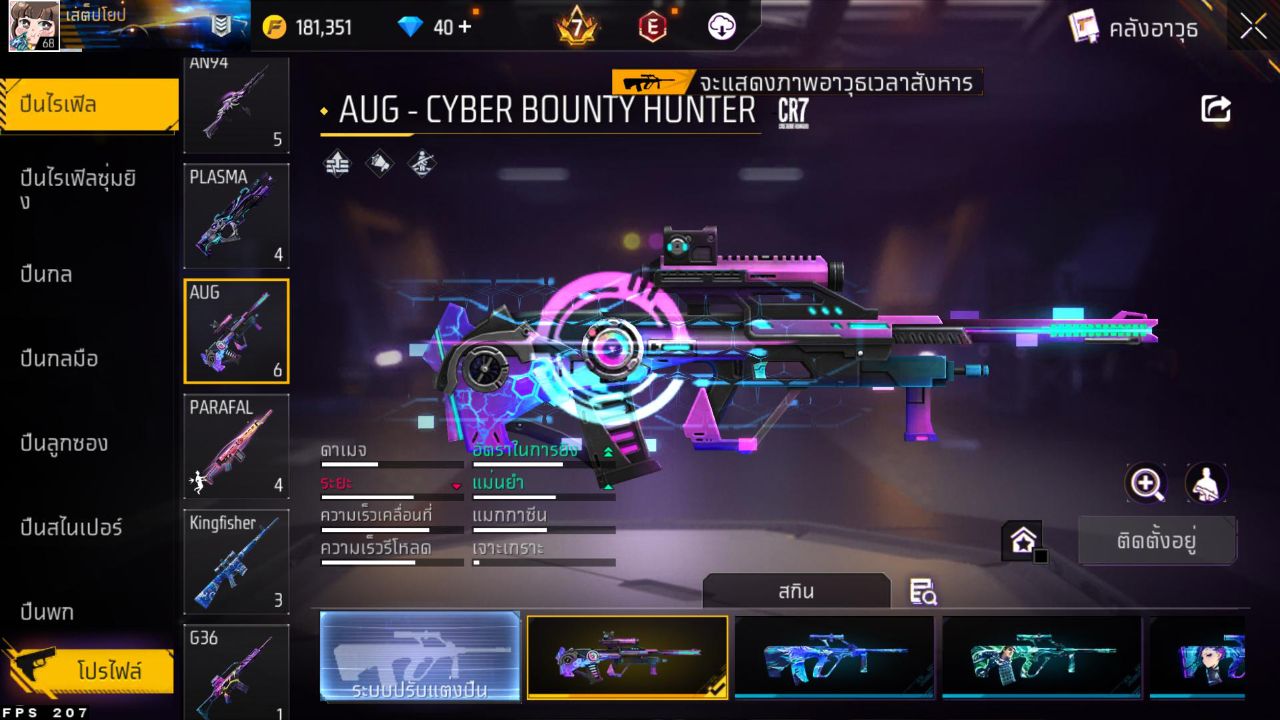Zoom in on the AUG weapon model
Screen dimensions: 1280x720
(x=1146, y=484)
